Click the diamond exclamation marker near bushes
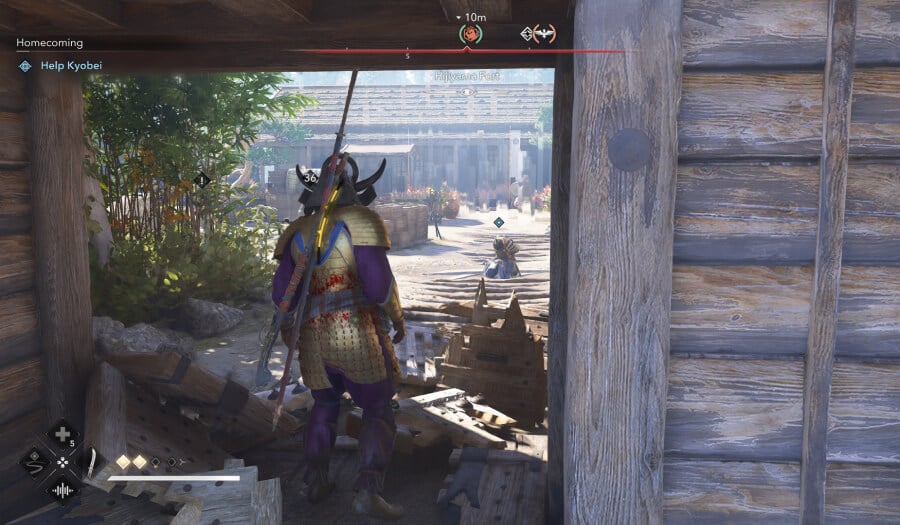 point(201,180)
